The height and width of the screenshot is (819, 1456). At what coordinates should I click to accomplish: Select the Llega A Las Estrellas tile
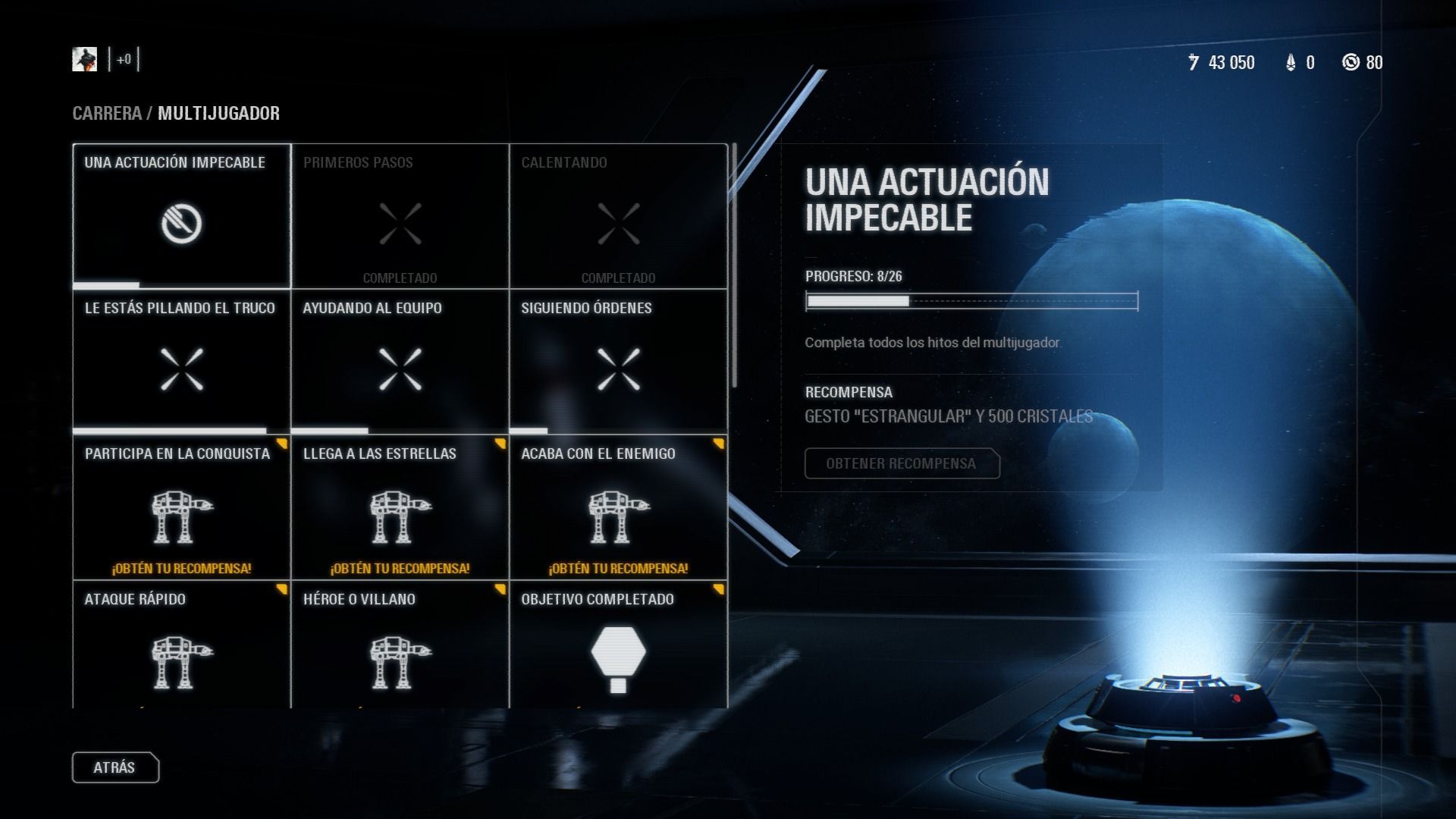pos(400,508)
